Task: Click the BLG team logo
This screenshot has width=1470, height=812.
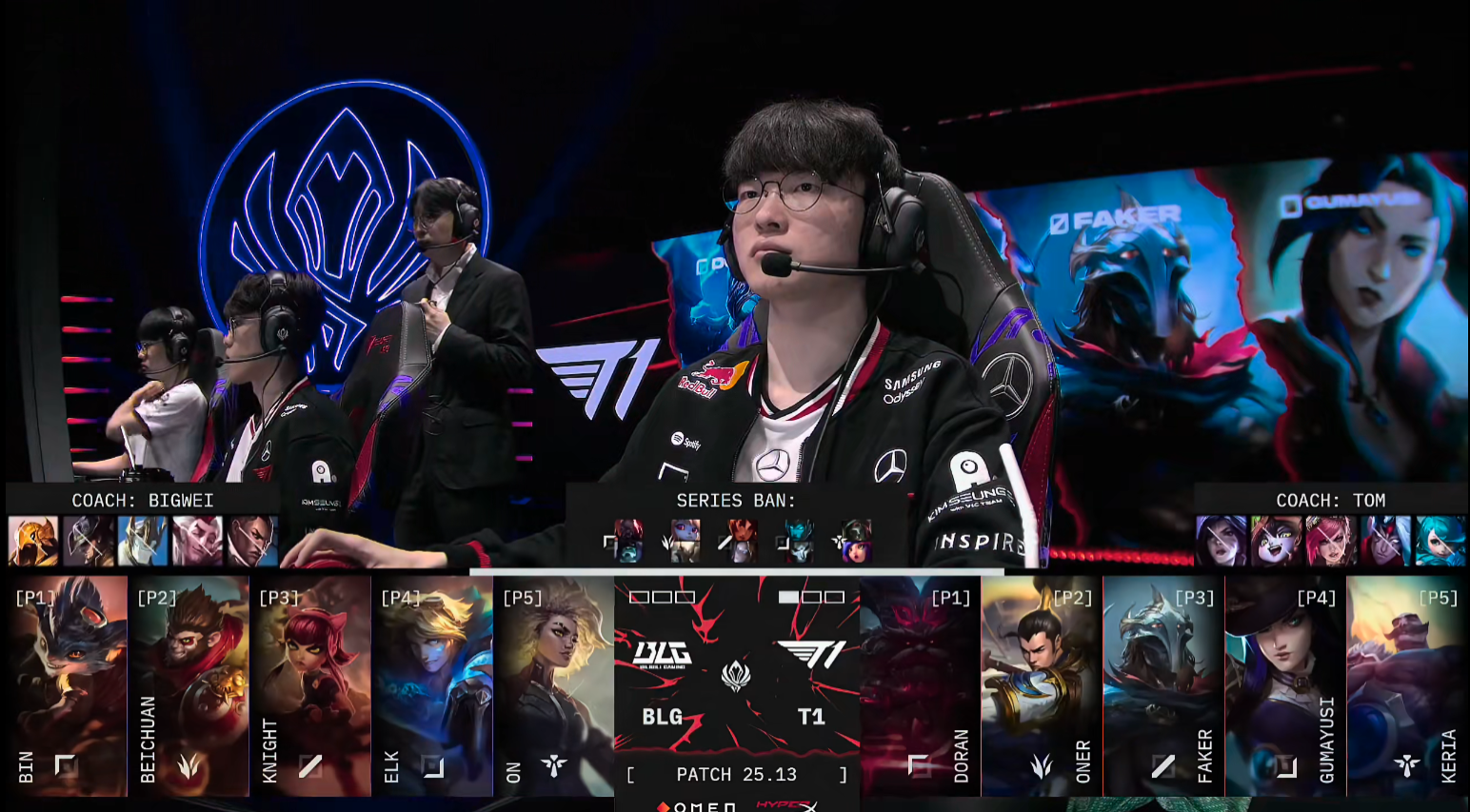Action: 662,654
